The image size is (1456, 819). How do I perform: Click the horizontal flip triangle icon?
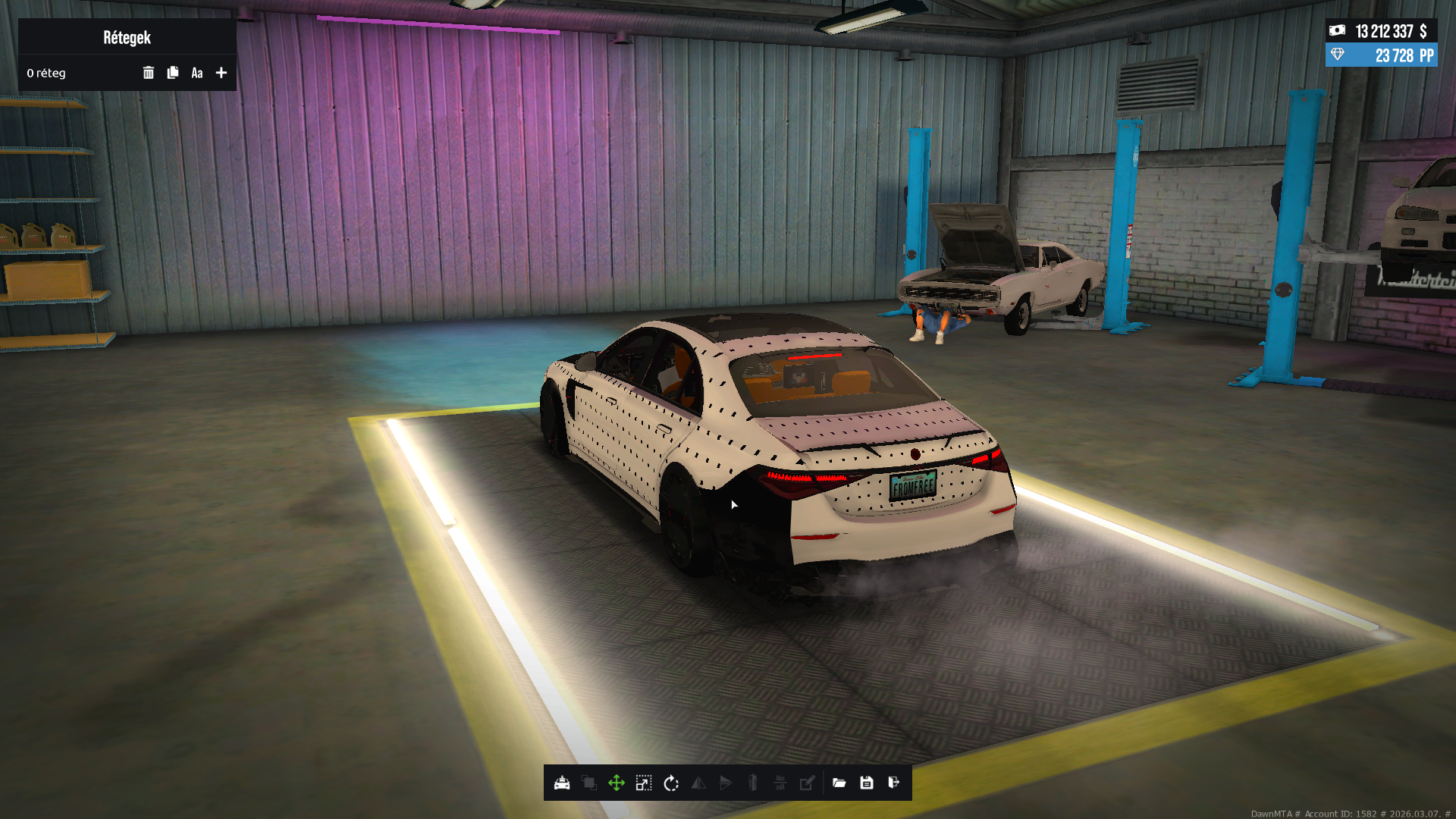(698, 783)
